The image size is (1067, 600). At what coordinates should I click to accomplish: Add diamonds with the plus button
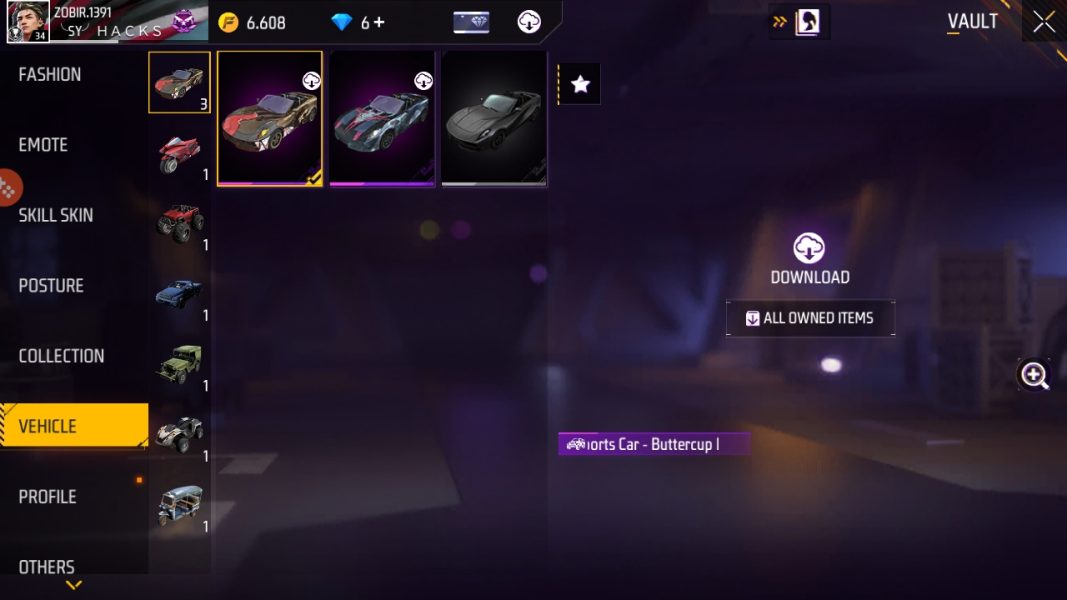pos(379,22)
